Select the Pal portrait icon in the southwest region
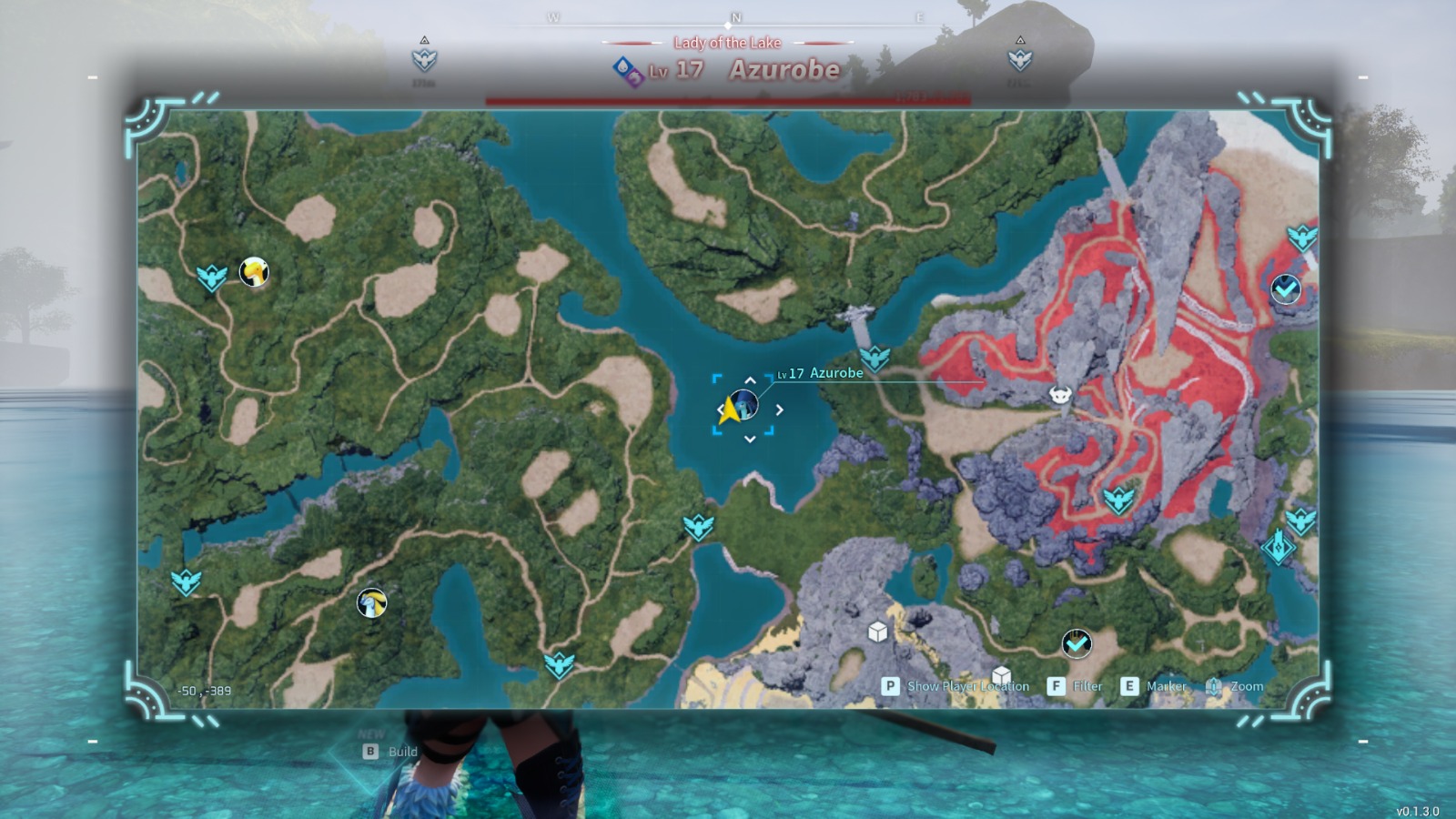Screen dimensions: 1456x819 point(370,601)
